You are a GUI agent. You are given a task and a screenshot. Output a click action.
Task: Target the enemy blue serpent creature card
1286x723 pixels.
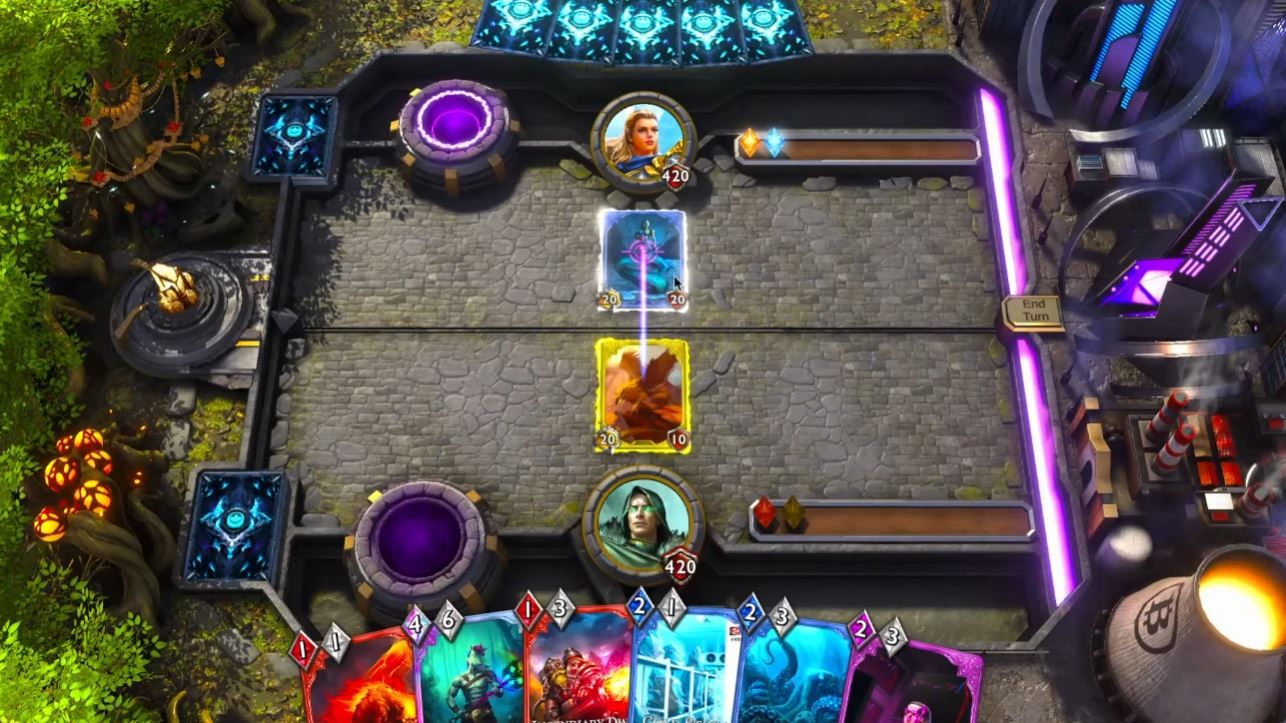pyautogui.click(x=642, y=258)
